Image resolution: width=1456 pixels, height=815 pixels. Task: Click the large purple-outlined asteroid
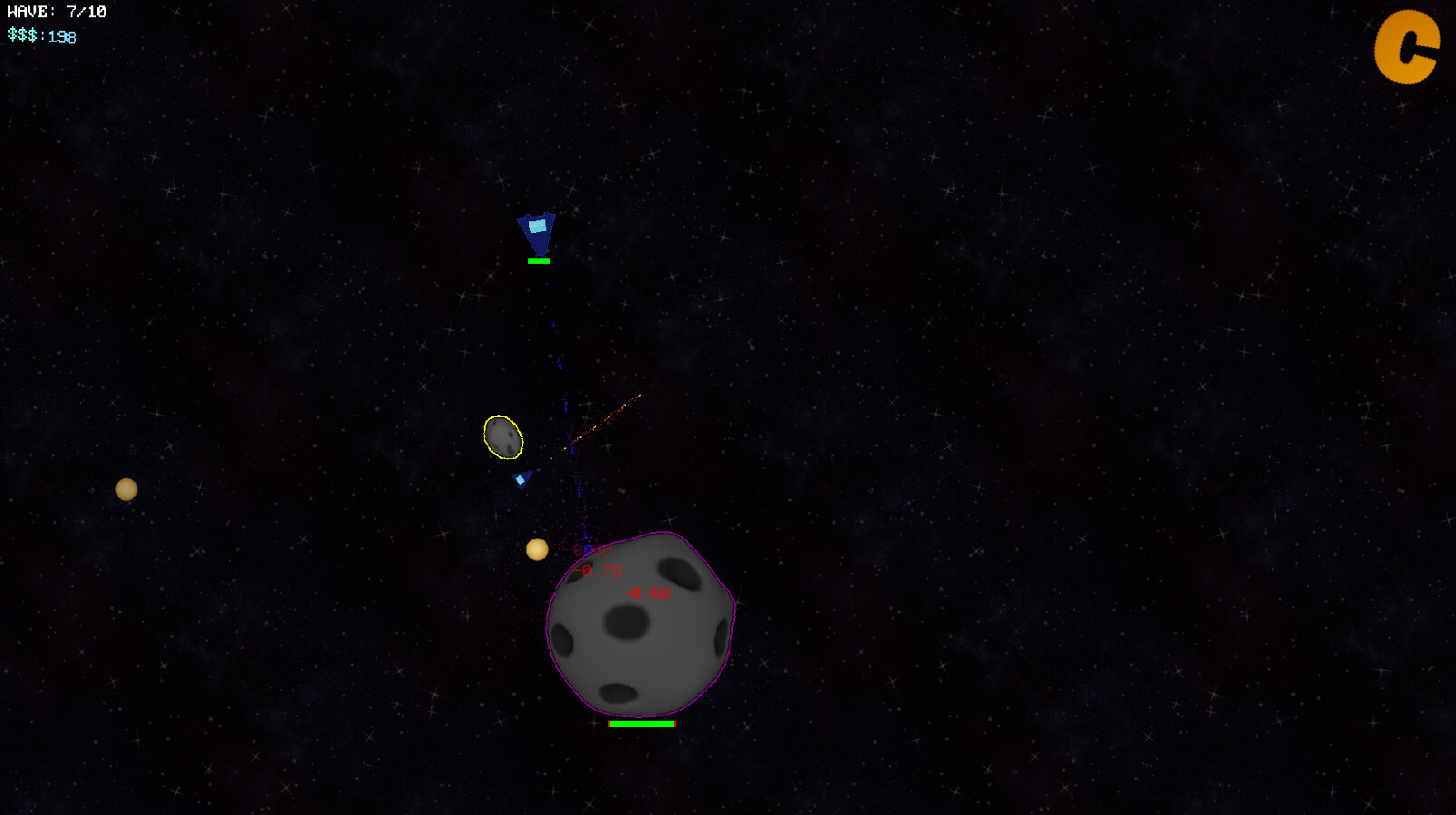pos(640,635)
